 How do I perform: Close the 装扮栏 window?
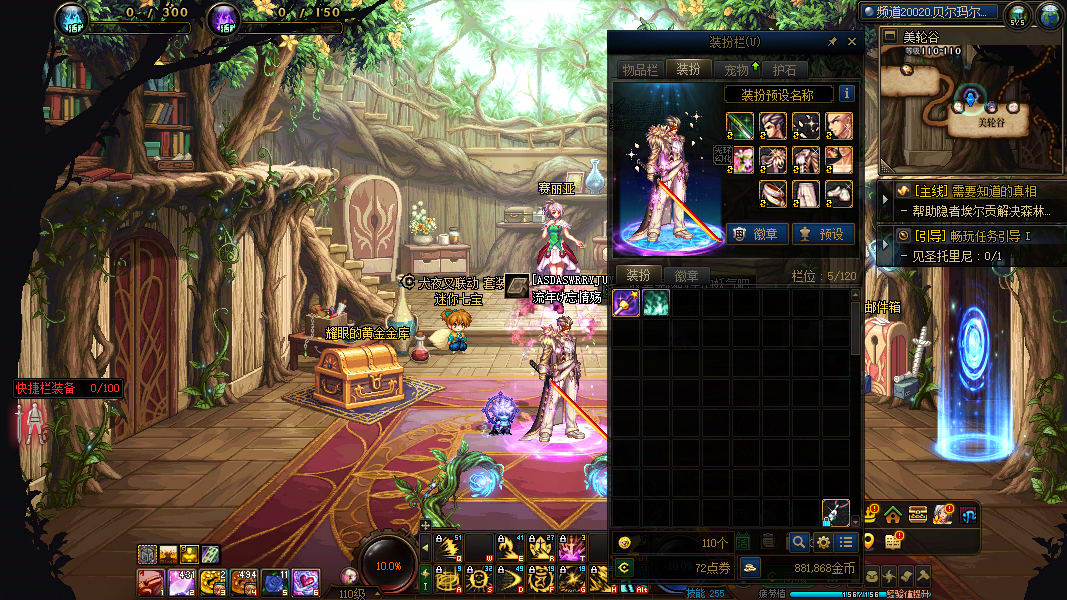[852, 42]
